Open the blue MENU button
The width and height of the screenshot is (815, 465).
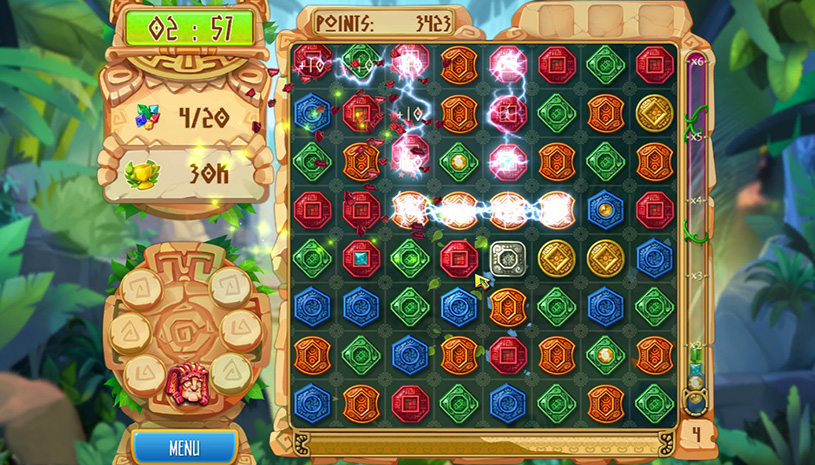coord(184,447)
